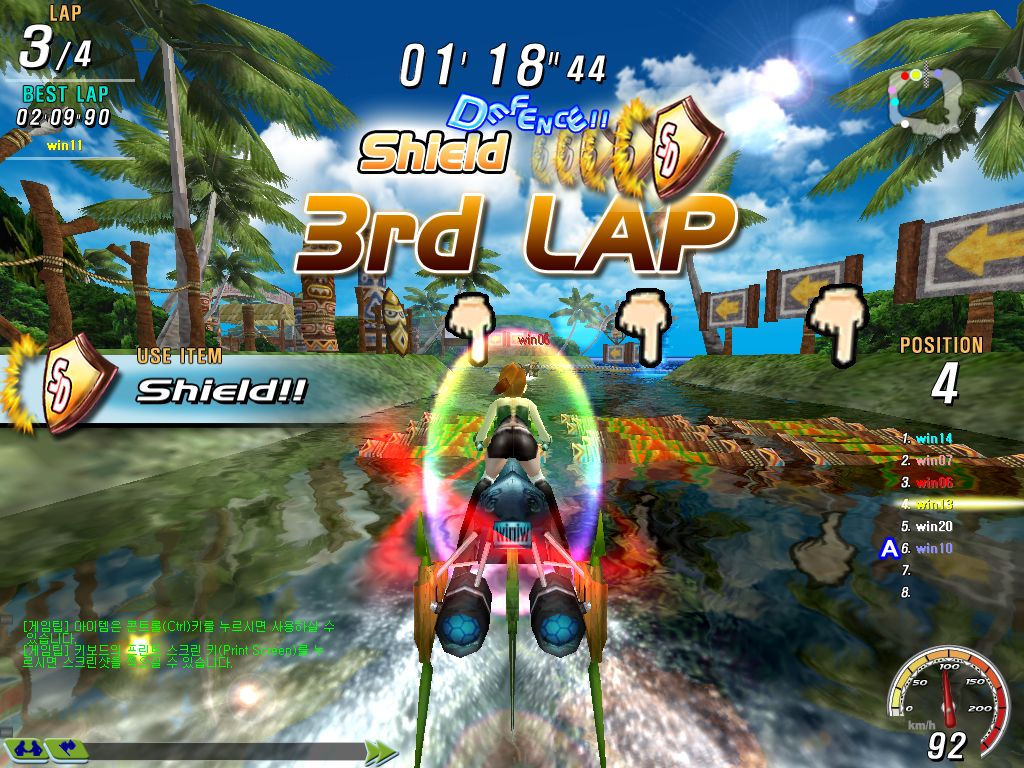The image size is (1024, 768).
Task: Choose racer win06 in the ranking list
Action: coord(933,482)
